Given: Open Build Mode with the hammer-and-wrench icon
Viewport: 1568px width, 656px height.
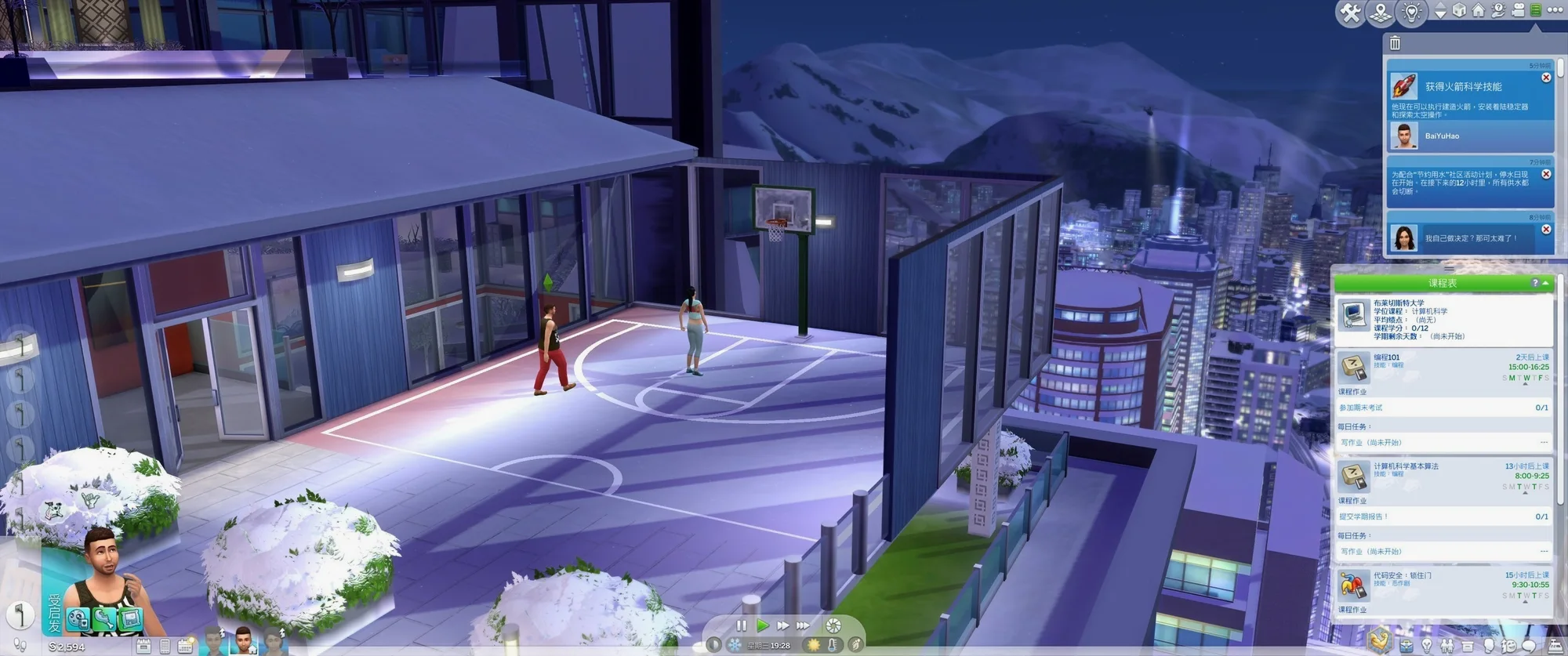Looking at the screenshot, I should click(x=1350, y=12).
